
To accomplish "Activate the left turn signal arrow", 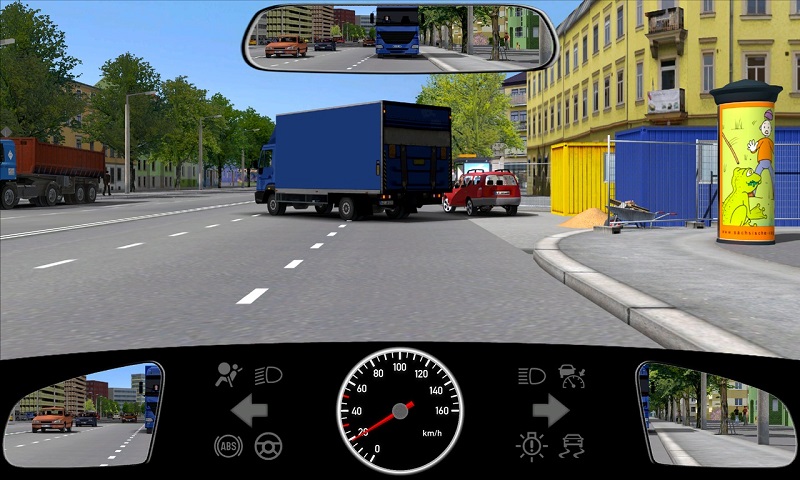I will pos(248,410).
